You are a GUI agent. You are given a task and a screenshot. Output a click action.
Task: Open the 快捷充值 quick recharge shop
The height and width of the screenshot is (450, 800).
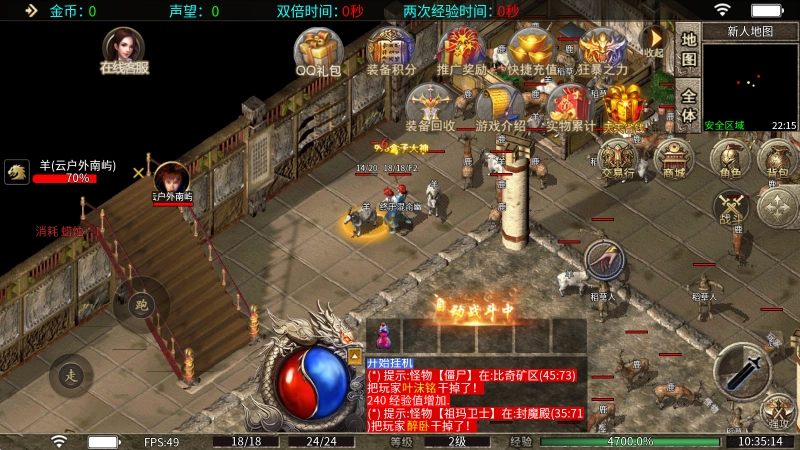(532, 50)
